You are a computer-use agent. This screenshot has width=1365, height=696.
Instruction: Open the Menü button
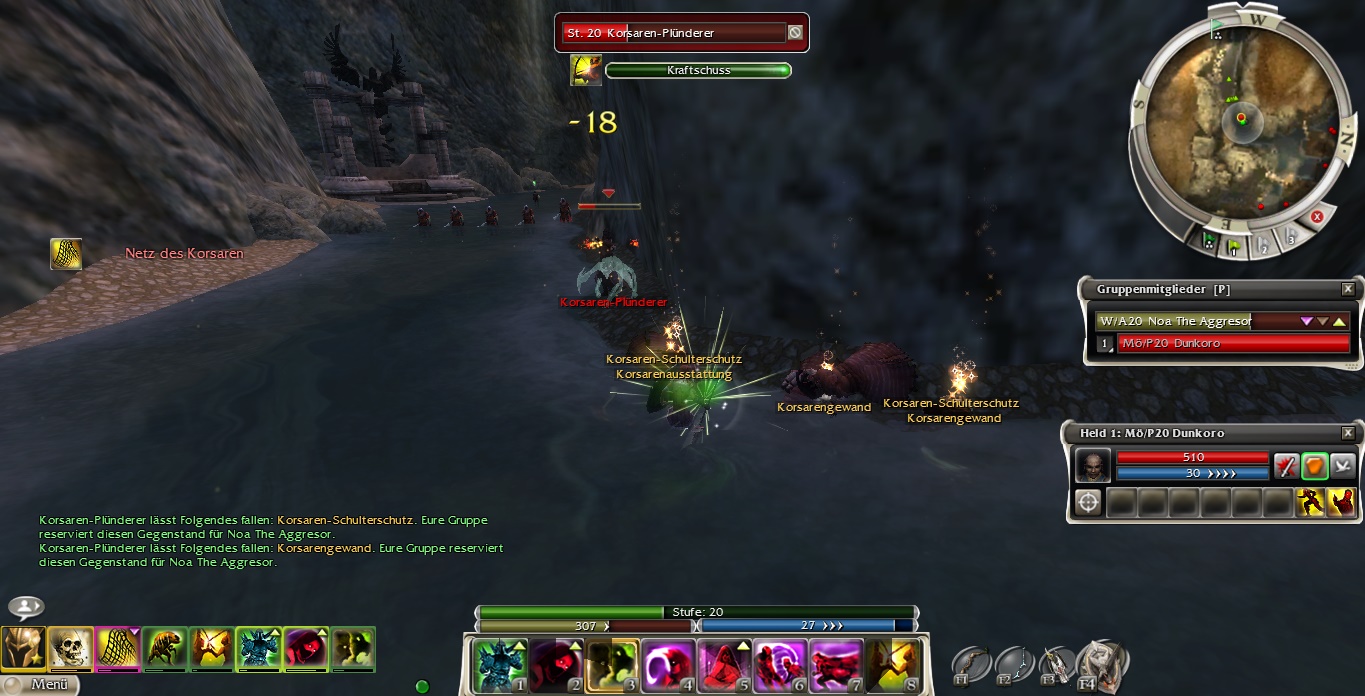[40, 685]
